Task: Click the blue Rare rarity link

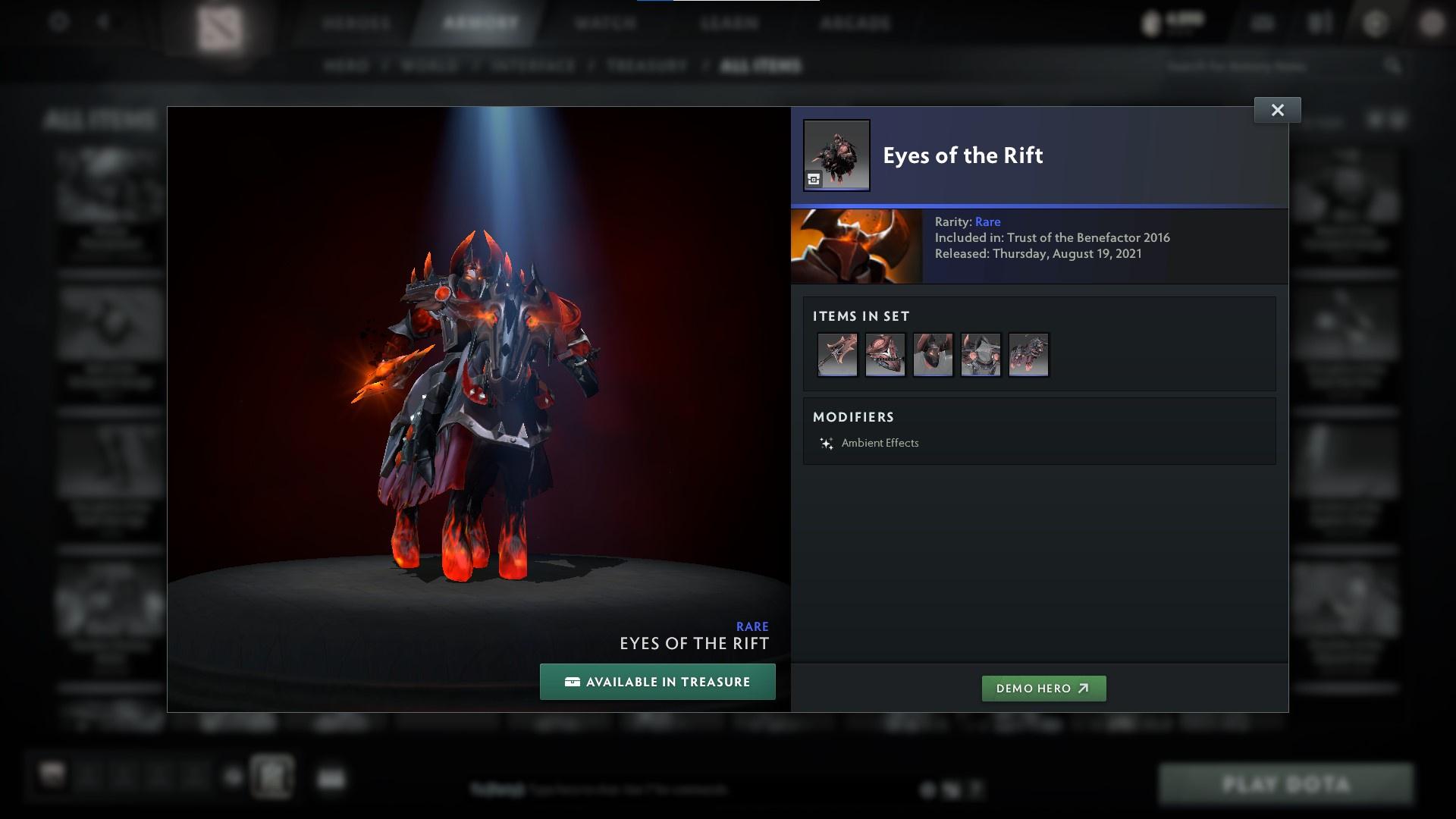Action: coord(989,221)
